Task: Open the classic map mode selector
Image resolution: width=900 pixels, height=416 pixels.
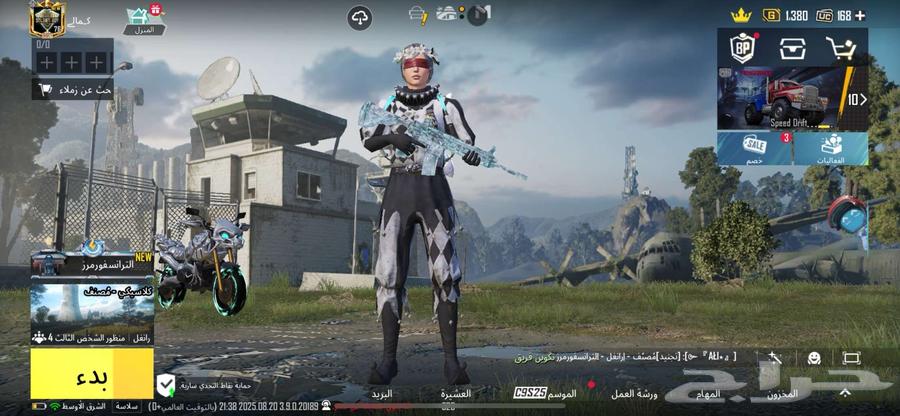Action: click(92, 306)
